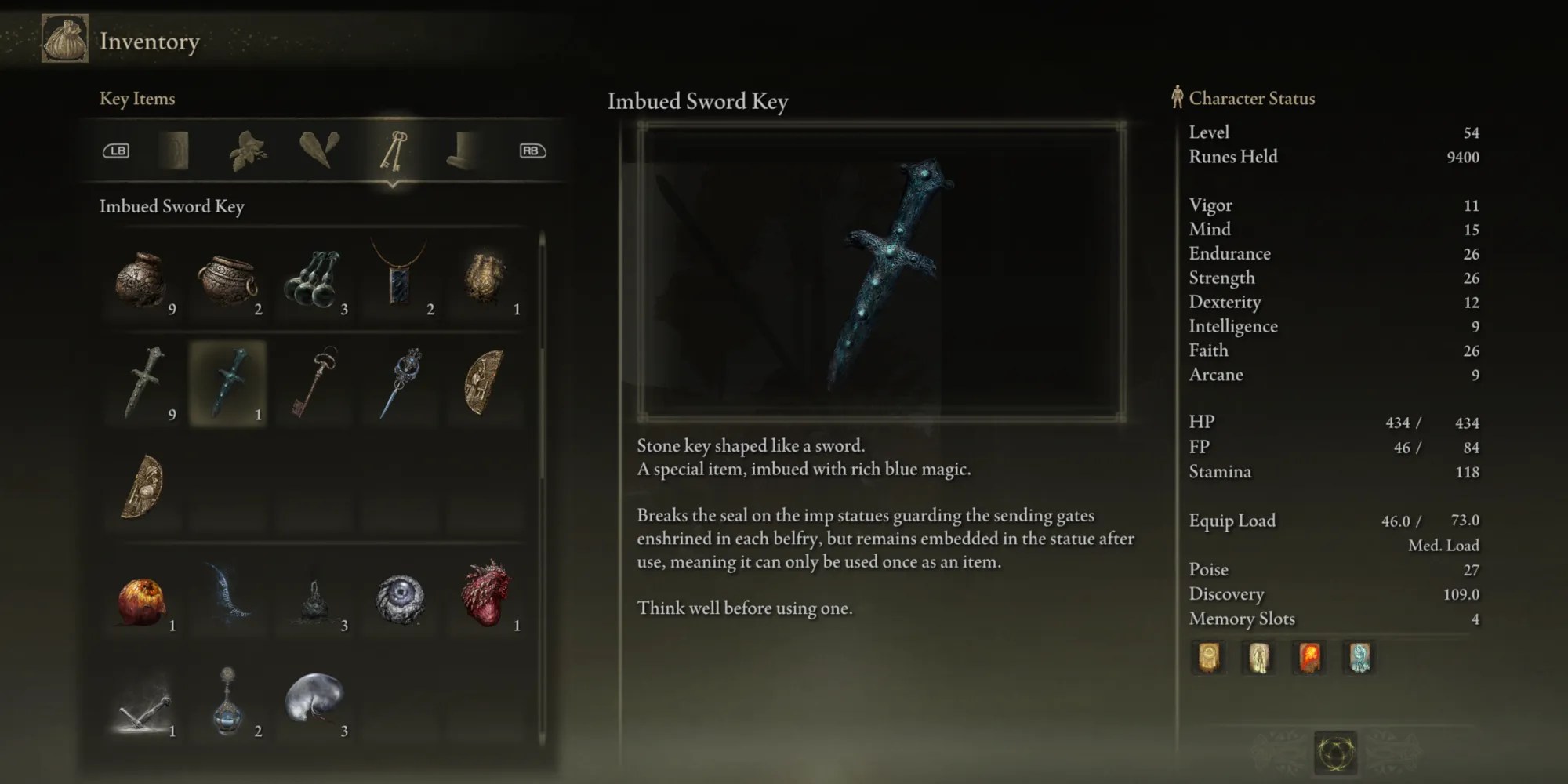
Task: Select the twin keys category tab
Action: tap(394, 151)
